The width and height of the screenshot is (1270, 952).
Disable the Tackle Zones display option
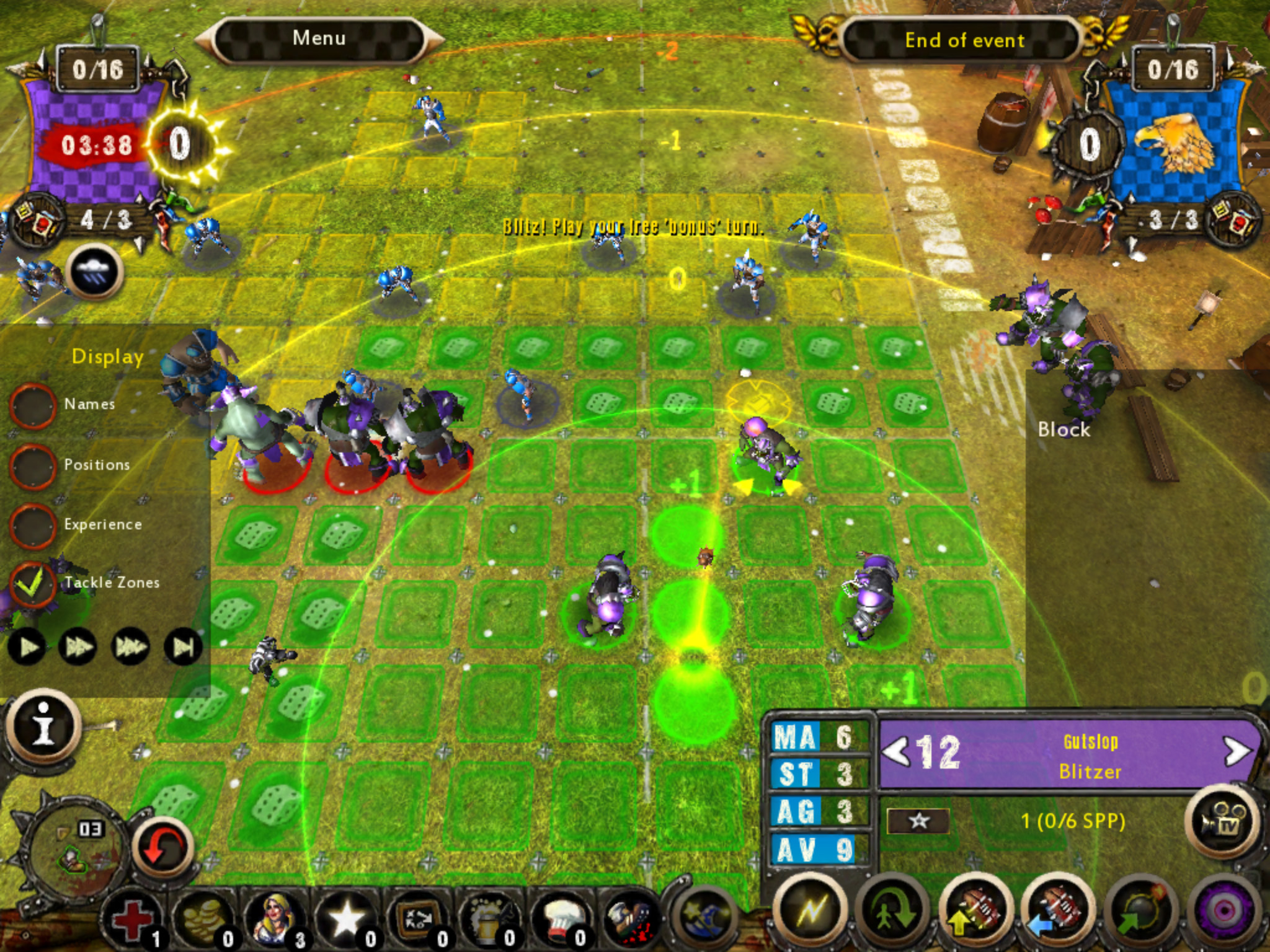34,583
